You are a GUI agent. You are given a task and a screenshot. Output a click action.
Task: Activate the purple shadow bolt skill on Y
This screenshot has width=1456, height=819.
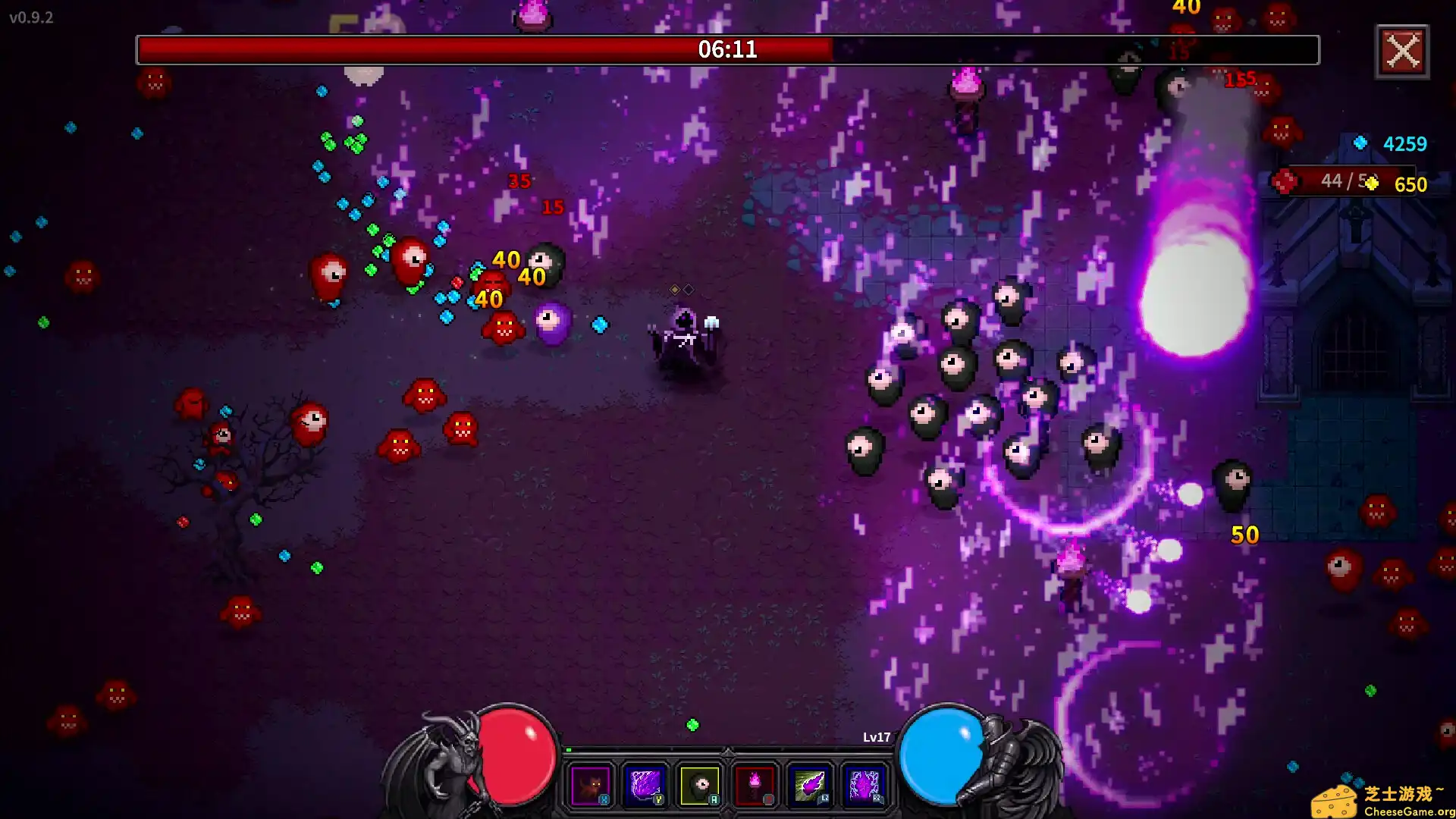pyautogui.click(x=646, y=785)
